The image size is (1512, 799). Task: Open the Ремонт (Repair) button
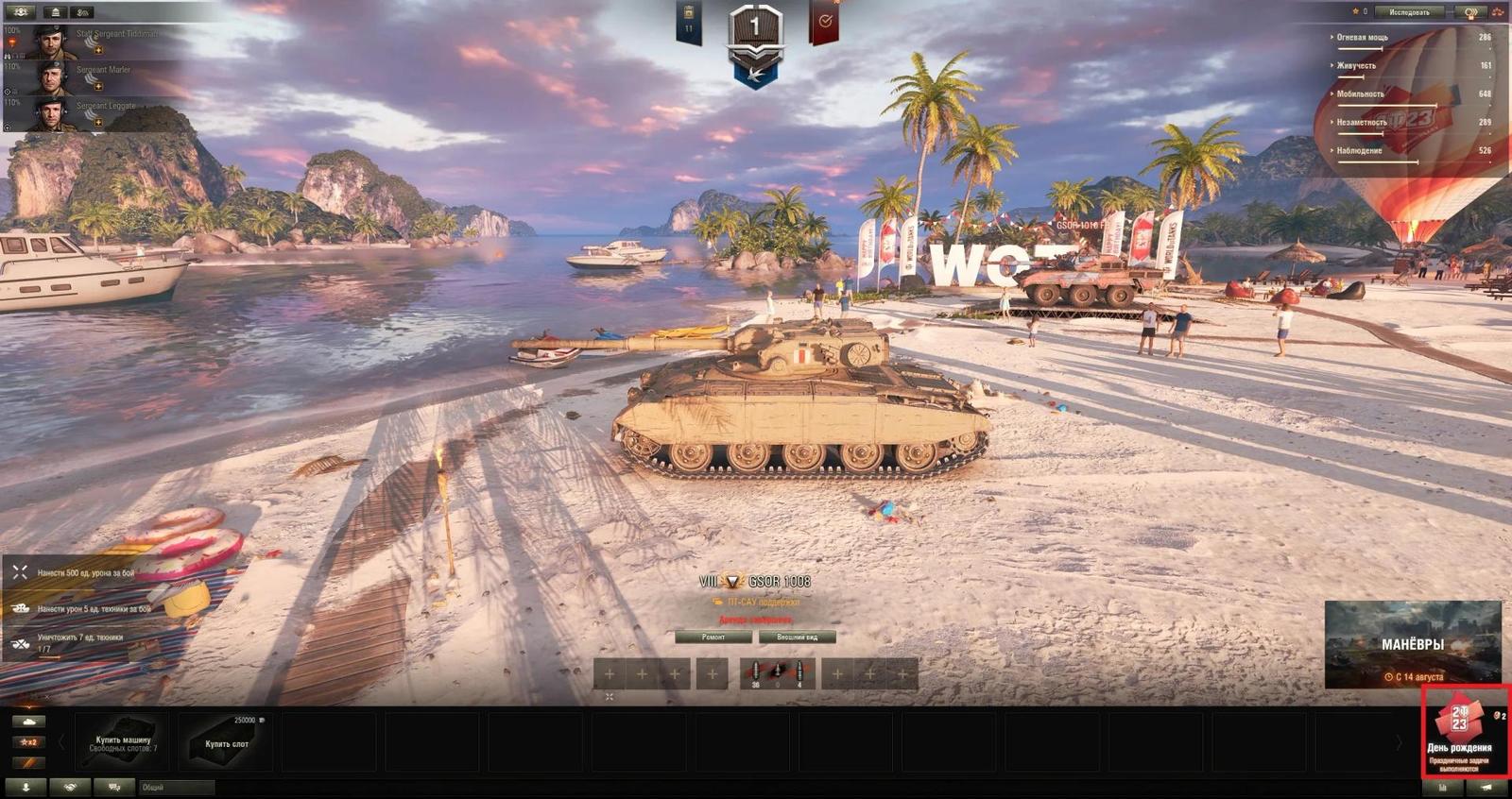tap(713, 637)
